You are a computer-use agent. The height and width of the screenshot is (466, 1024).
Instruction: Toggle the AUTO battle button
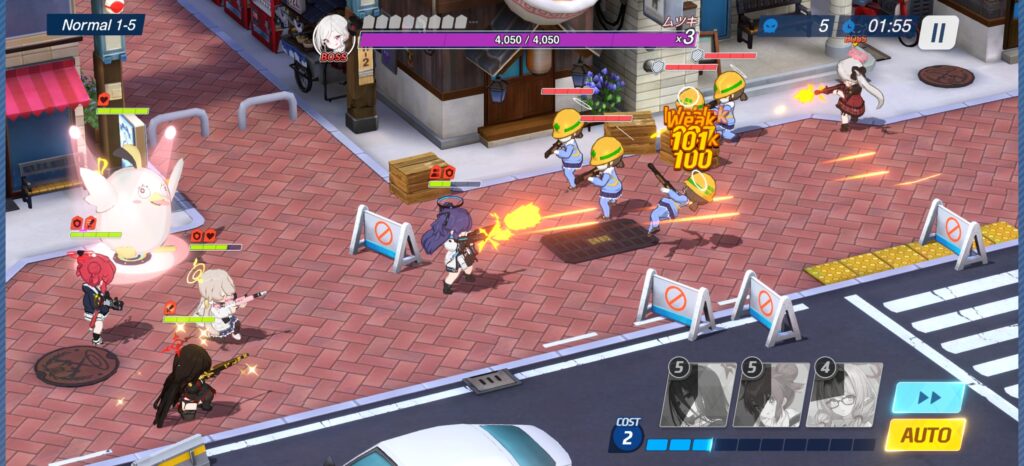[x=925, y=435]
